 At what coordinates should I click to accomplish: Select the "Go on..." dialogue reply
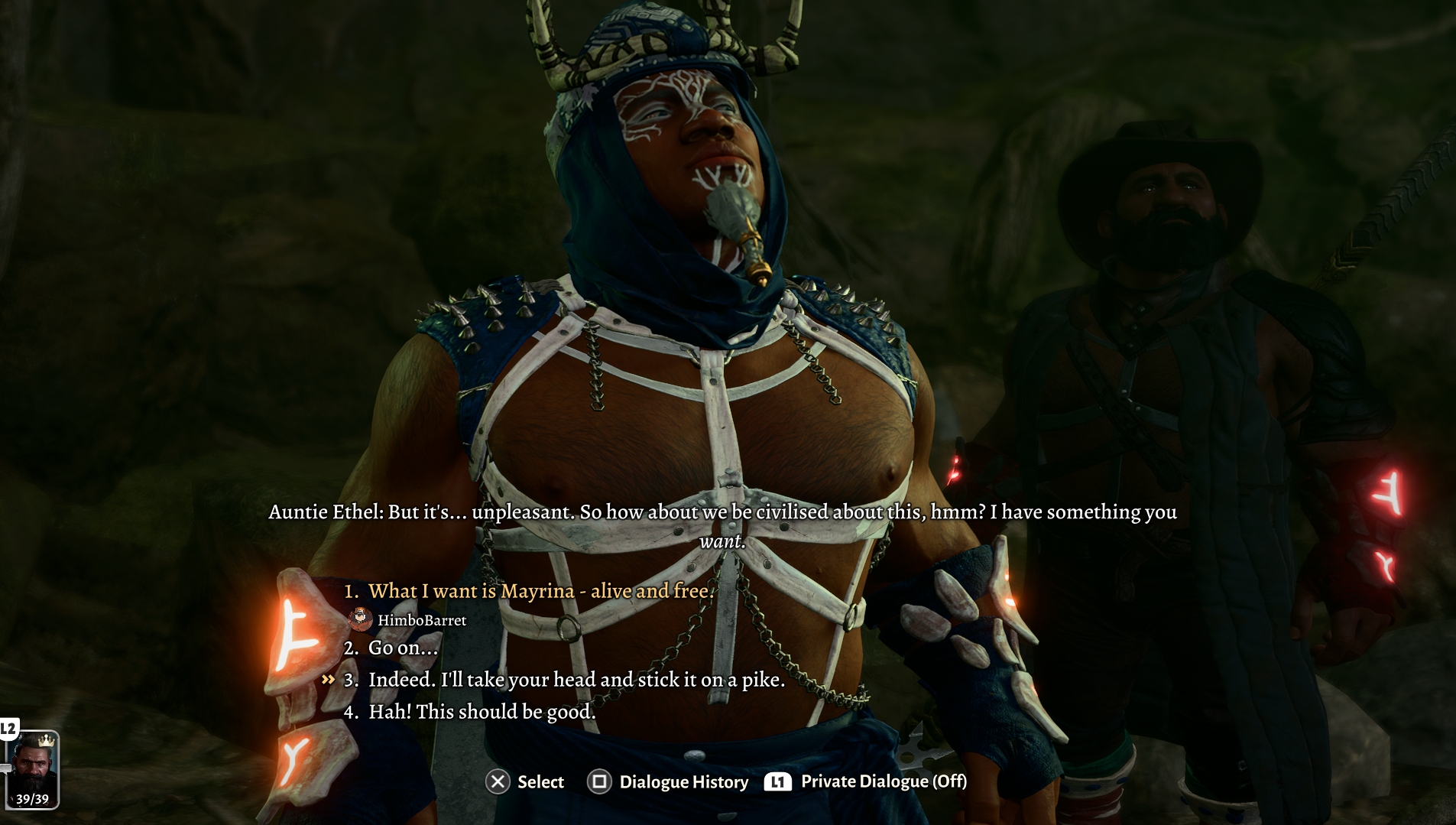(403, 648)
